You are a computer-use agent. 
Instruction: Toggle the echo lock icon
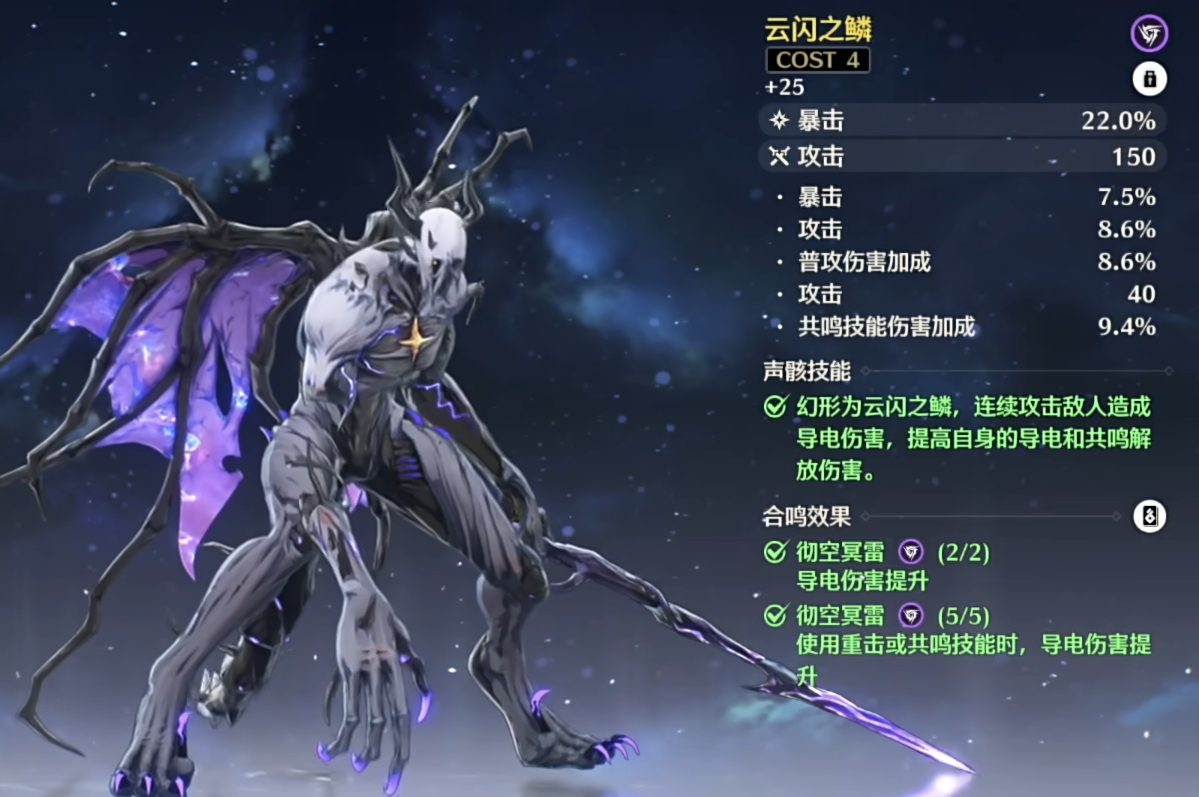click(x=1149, y=78)
